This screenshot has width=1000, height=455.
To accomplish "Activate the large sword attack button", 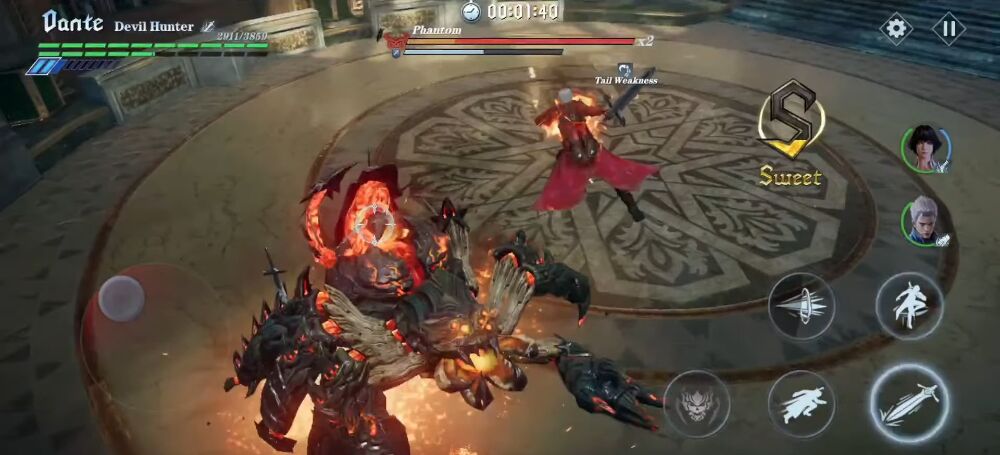I will click(x=908, y=403).
